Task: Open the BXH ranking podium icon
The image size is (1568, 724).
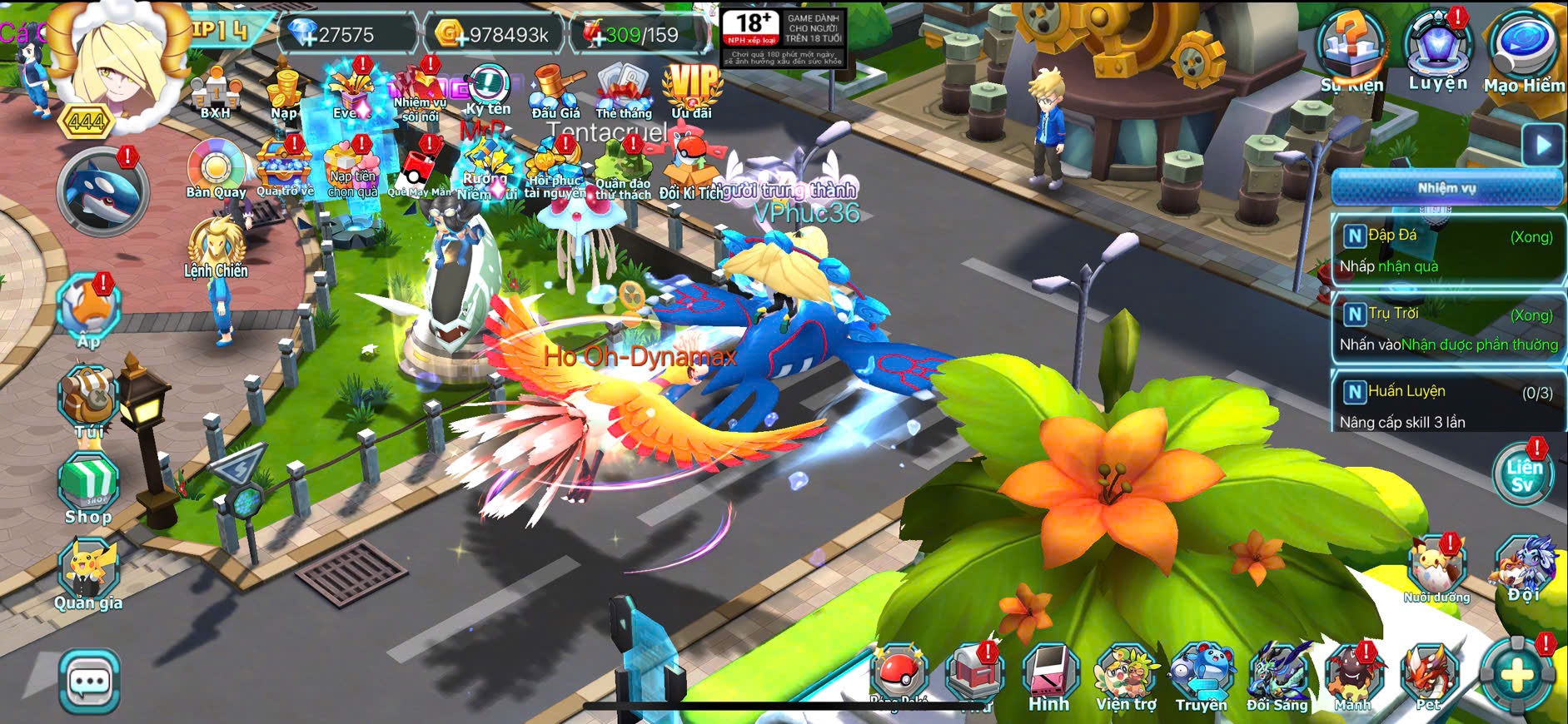Action: tap(216, 92)
